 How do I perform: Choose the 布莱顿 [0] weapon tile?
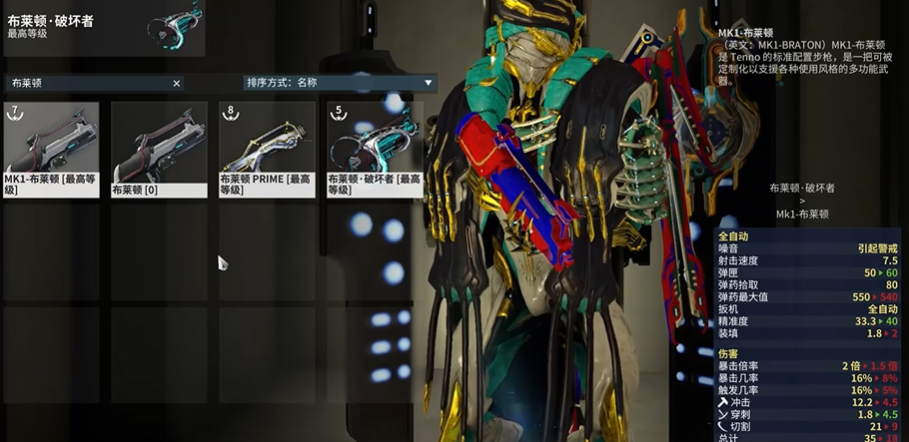tap(159, 148)
